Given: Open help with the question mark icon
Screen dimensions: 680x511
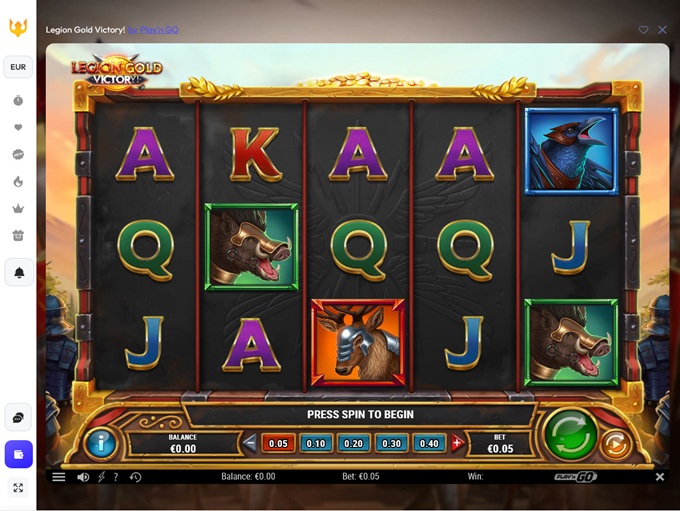Looking at the screenshot, I should coord(116,477).
